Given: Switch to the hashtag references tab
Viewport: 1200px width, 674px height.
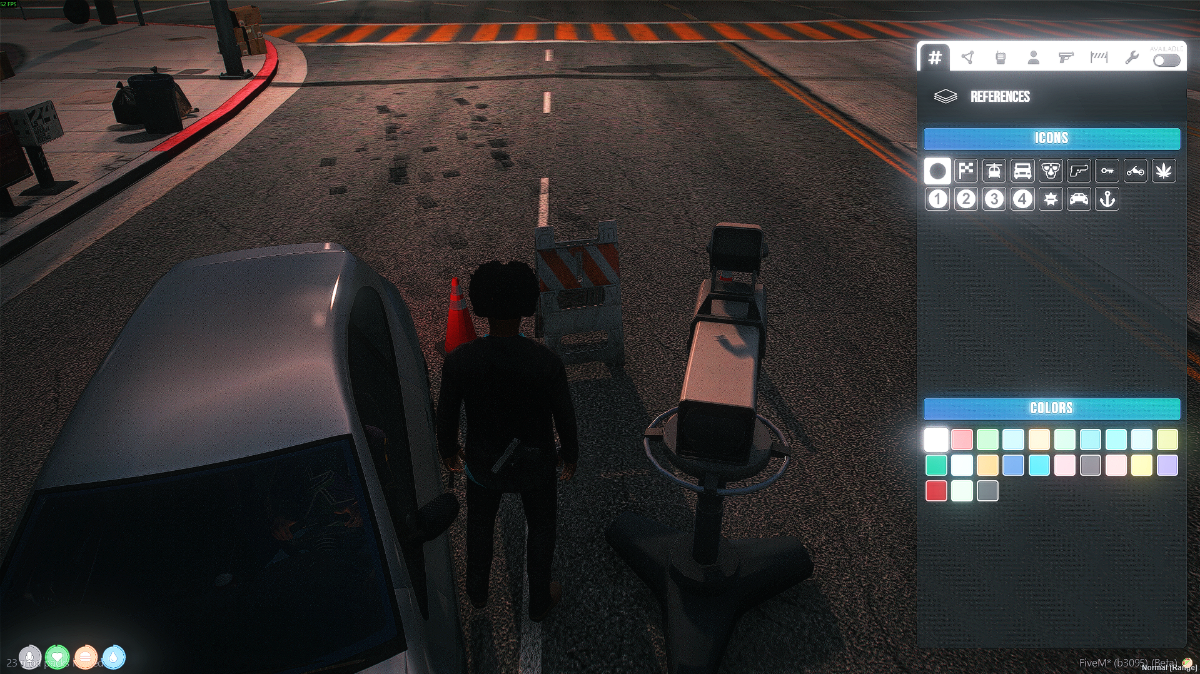Looking at the screenshot, I should (x=935, y=57).
